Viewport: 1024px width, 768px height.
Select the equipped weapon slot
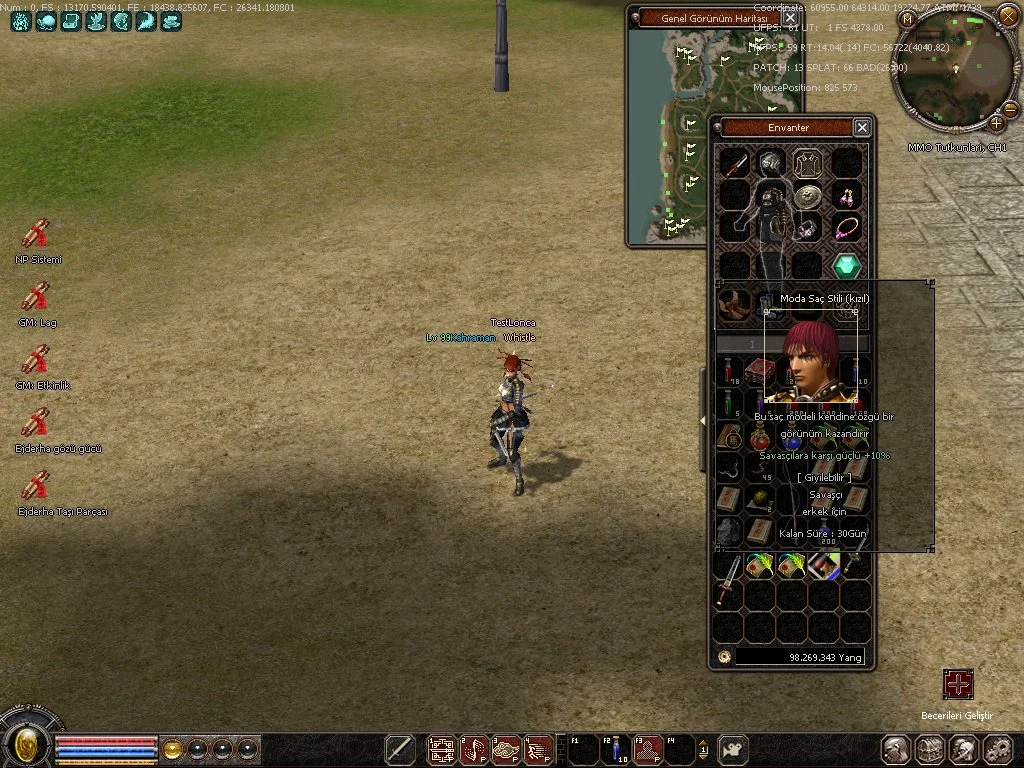pos(736,163)
